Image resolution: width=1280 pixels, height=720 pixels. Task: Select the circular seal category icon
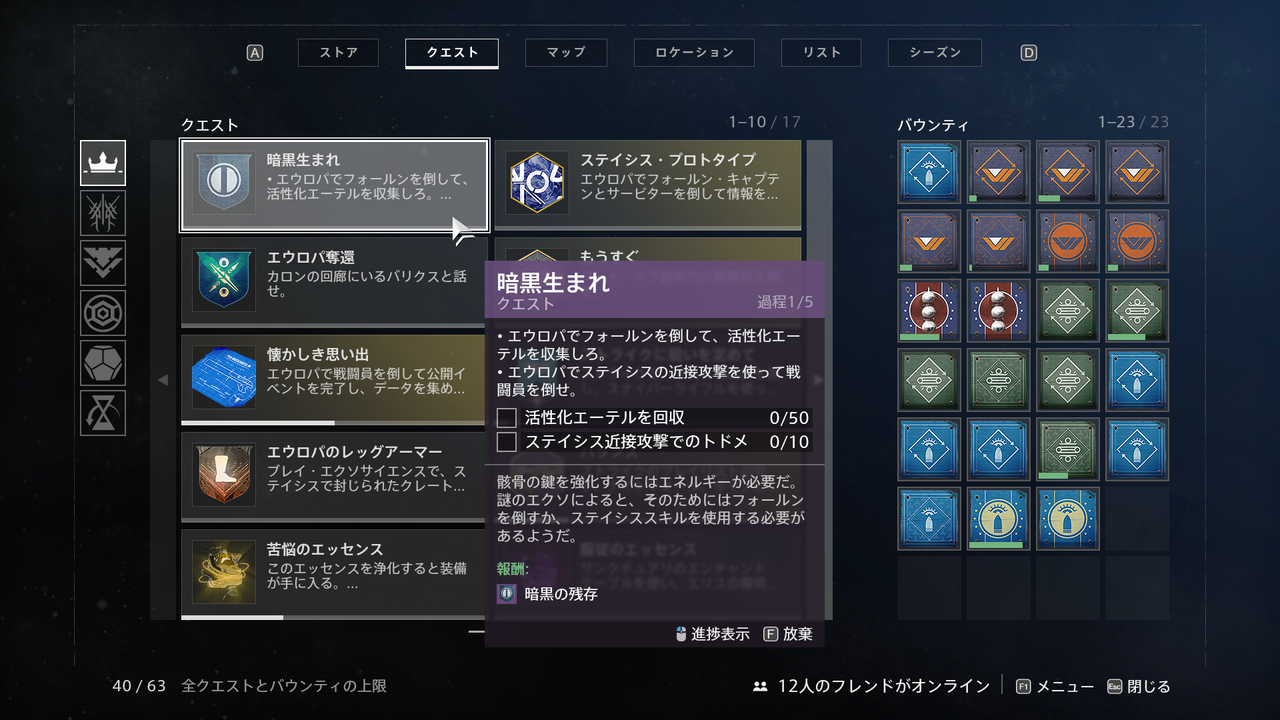(x=102, y=313)
